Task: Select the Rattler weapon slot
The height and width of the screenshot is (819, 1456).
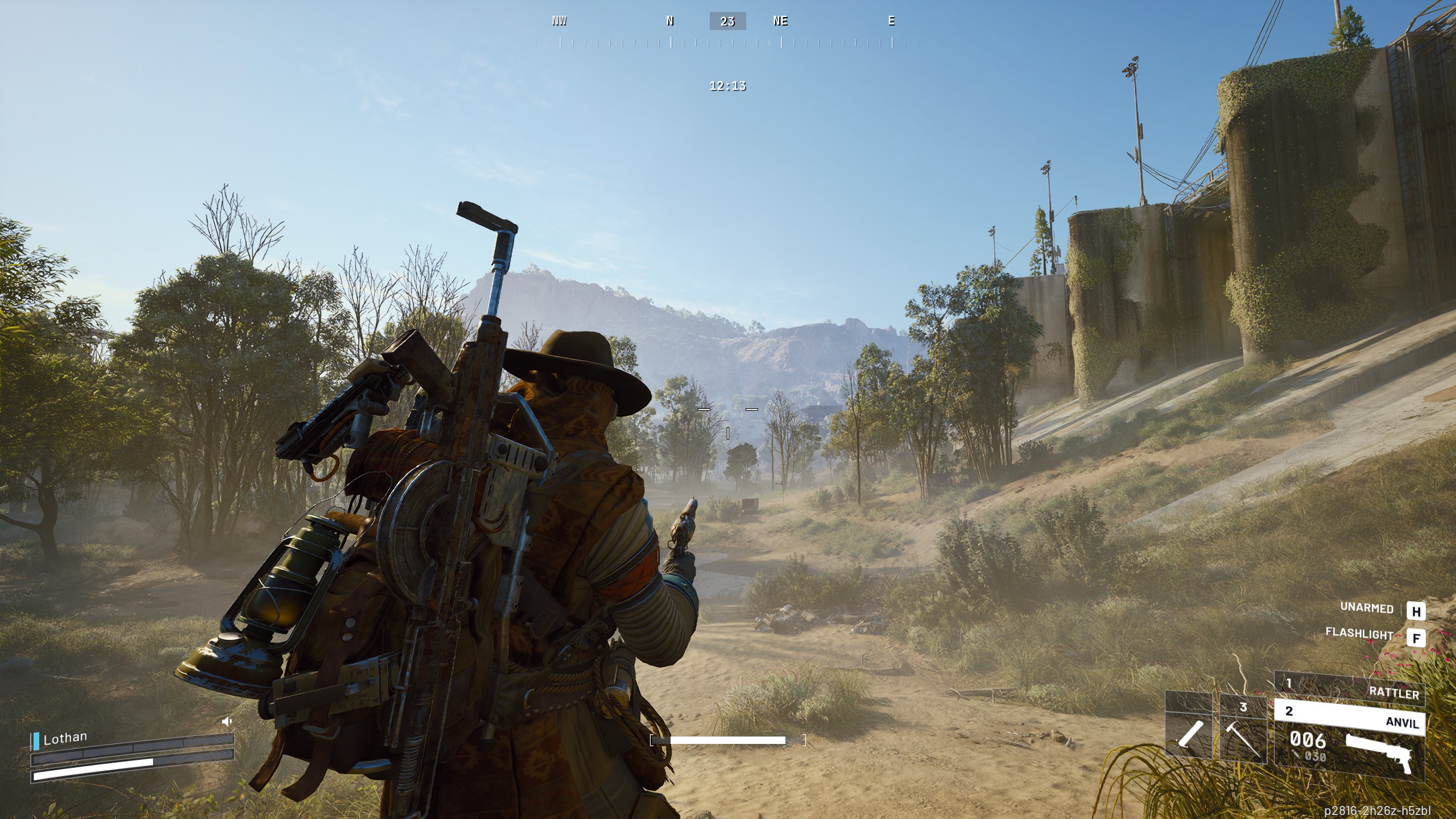Action: tap(1349, 688)
